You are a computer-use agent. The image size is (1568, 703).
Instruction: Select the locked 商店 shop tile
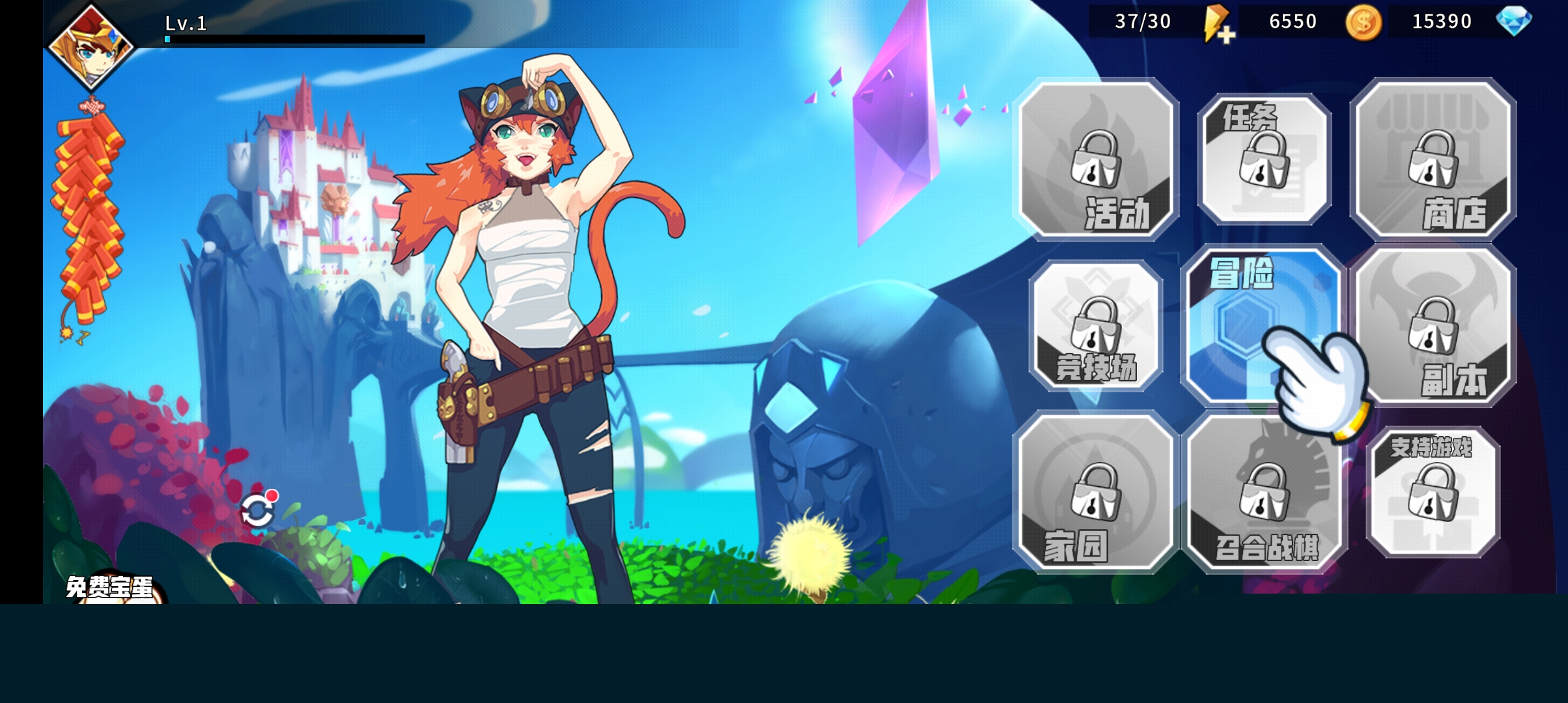(x=1433, y=159)
